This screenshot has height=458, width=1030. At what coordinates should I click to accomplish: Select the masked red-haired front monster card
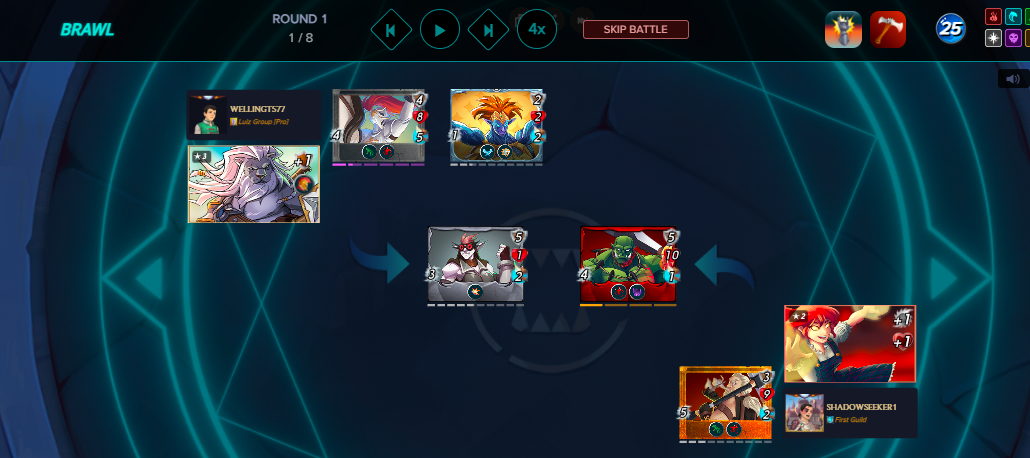(476, 265)
